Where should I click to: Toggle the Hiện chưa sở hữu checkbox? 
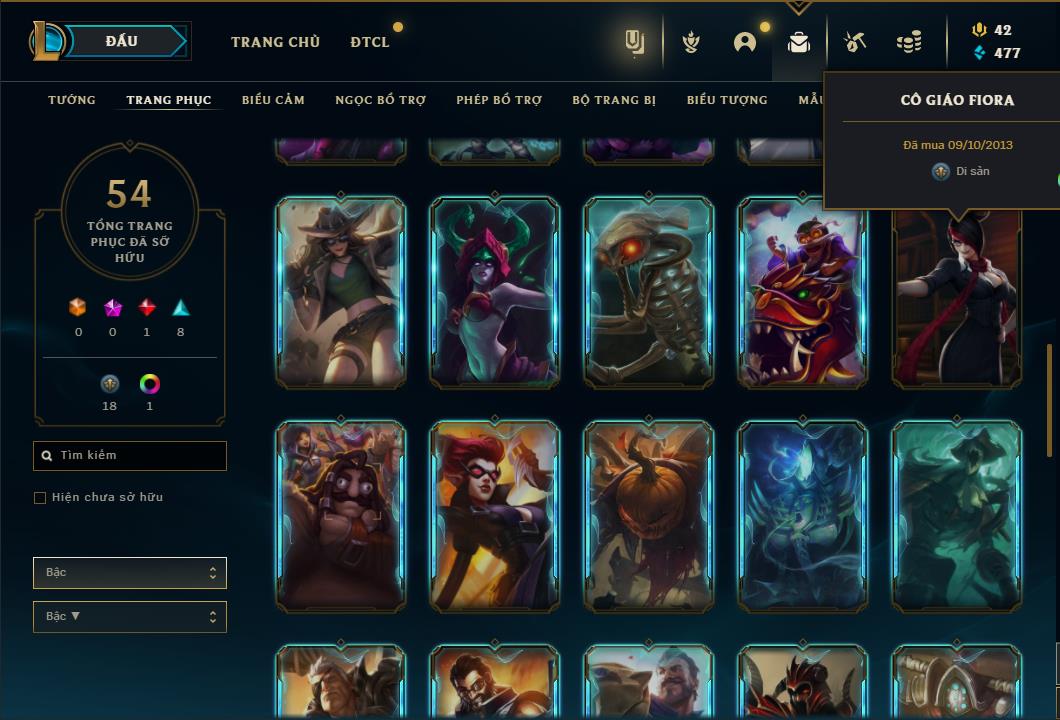40,498
